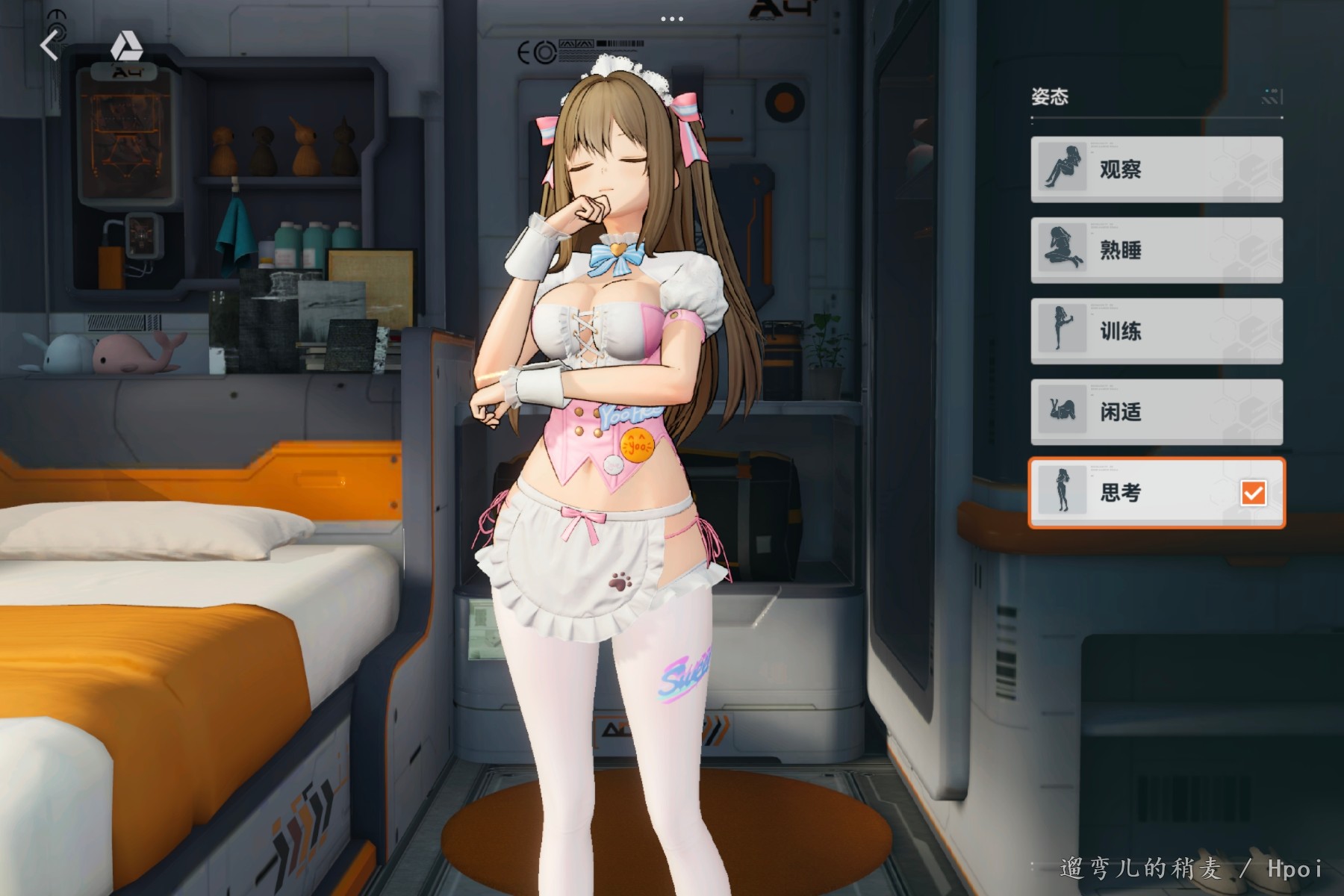Select the checked 思考 thinking pose

click(x=1157, y=493)
